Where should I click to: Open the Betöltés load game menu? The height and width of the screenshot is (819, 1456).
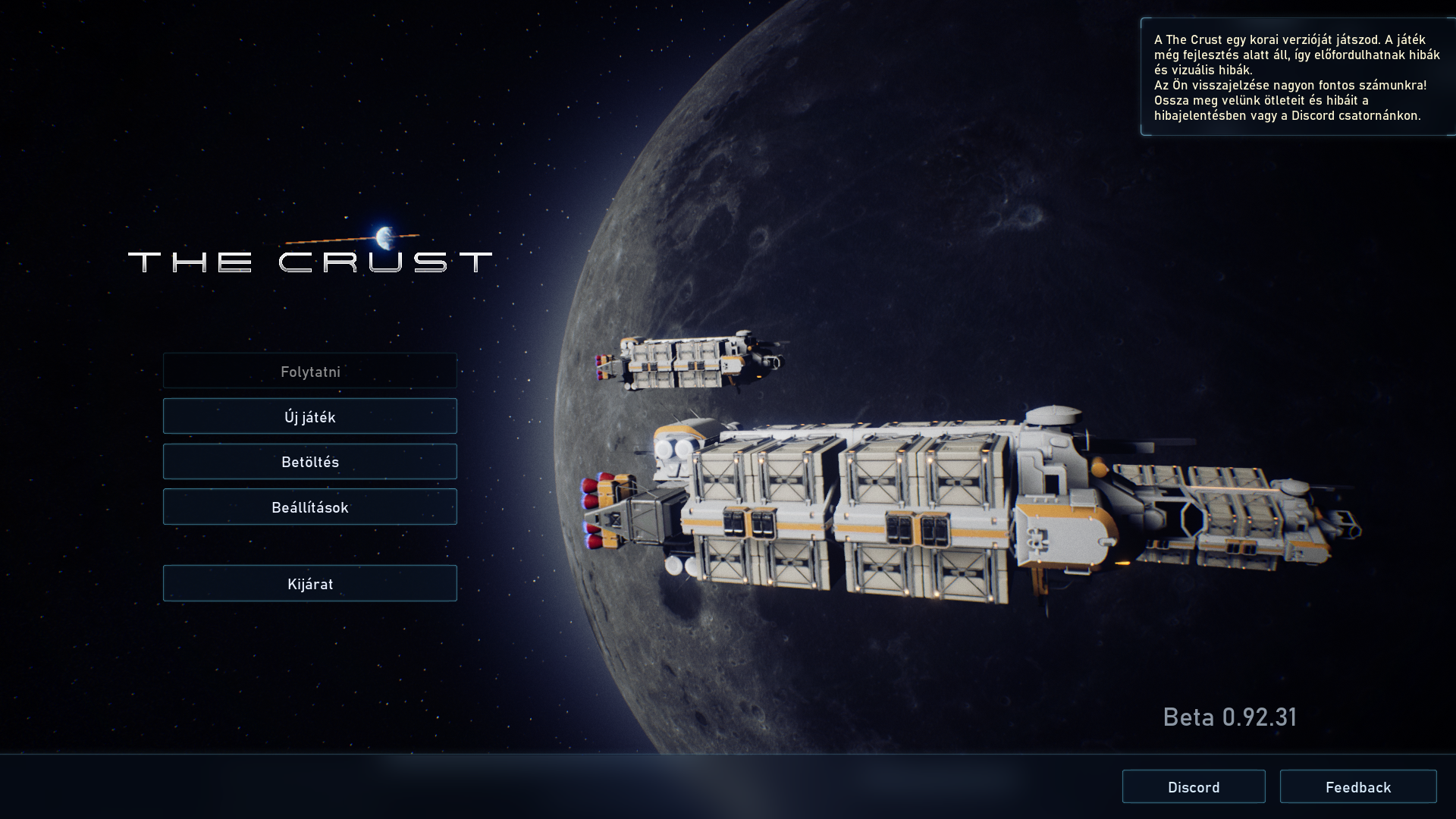click(309, 462)
